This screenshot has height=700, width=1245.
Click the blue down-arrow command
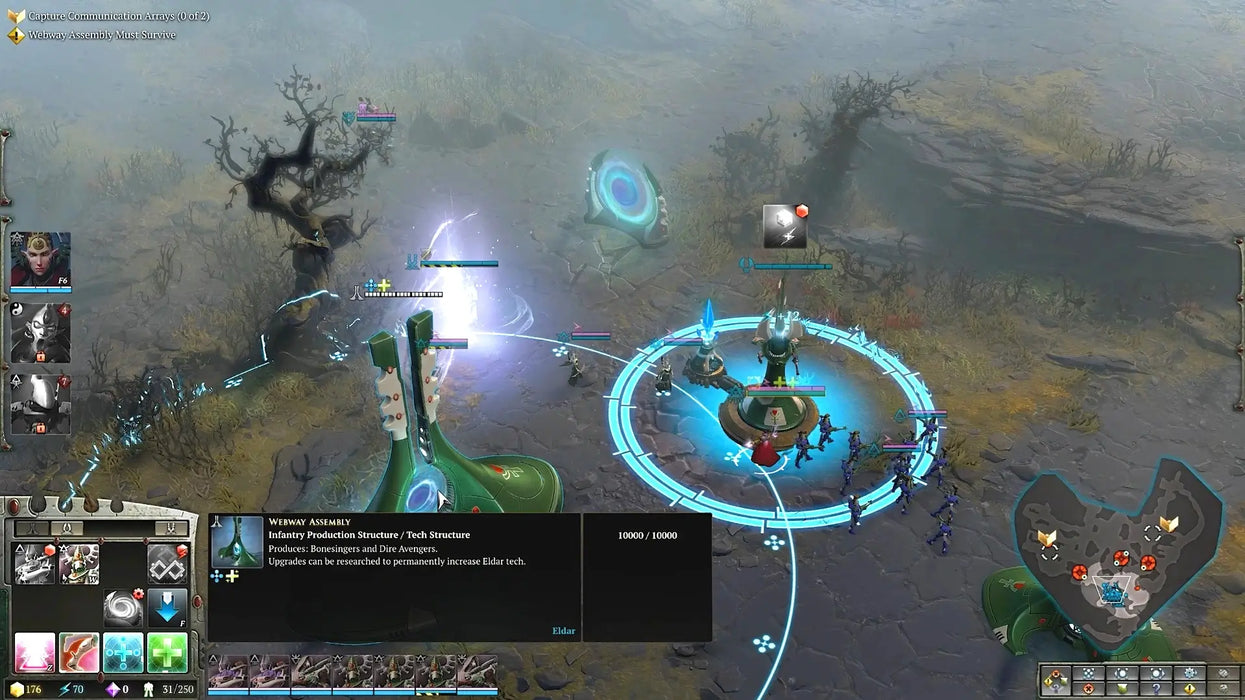click(x=167, y=608)
